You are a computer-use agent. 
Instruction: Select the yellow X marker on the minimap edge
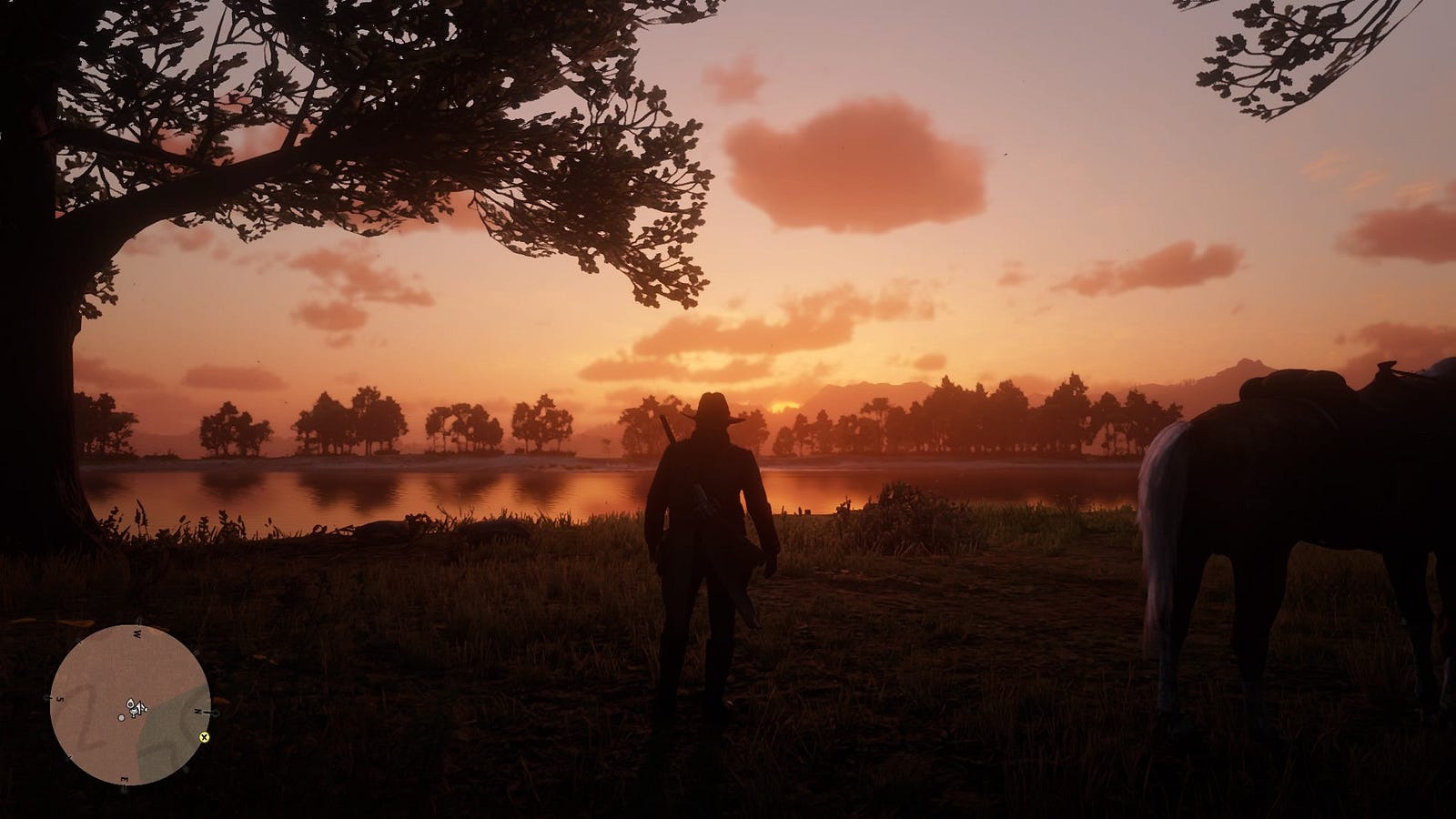coord(204,737)
